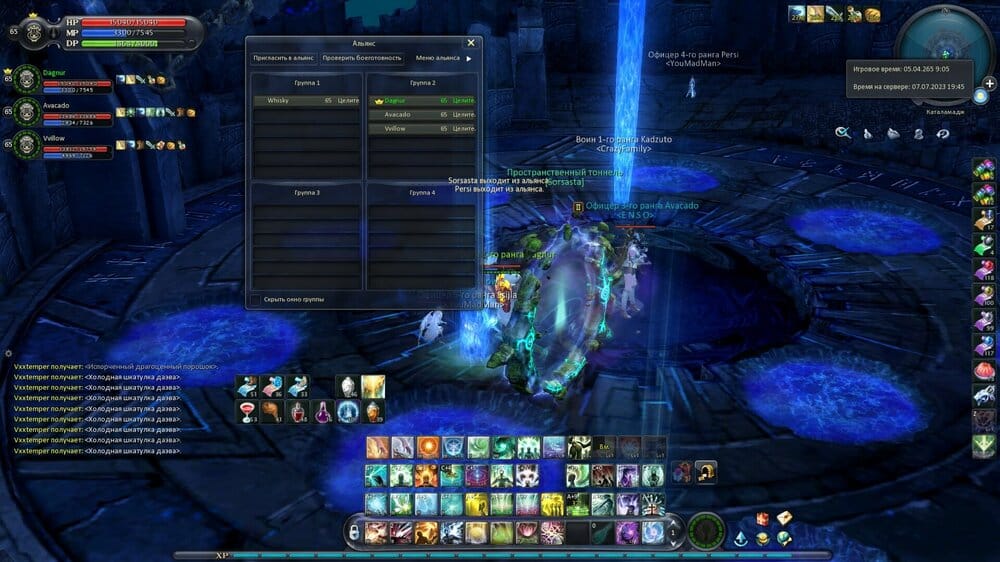The height and width of the screenshot is (562, 1000).
Task: Toggle the Скрыть окно группы checkbox
Action: click(x=256, y=299)
